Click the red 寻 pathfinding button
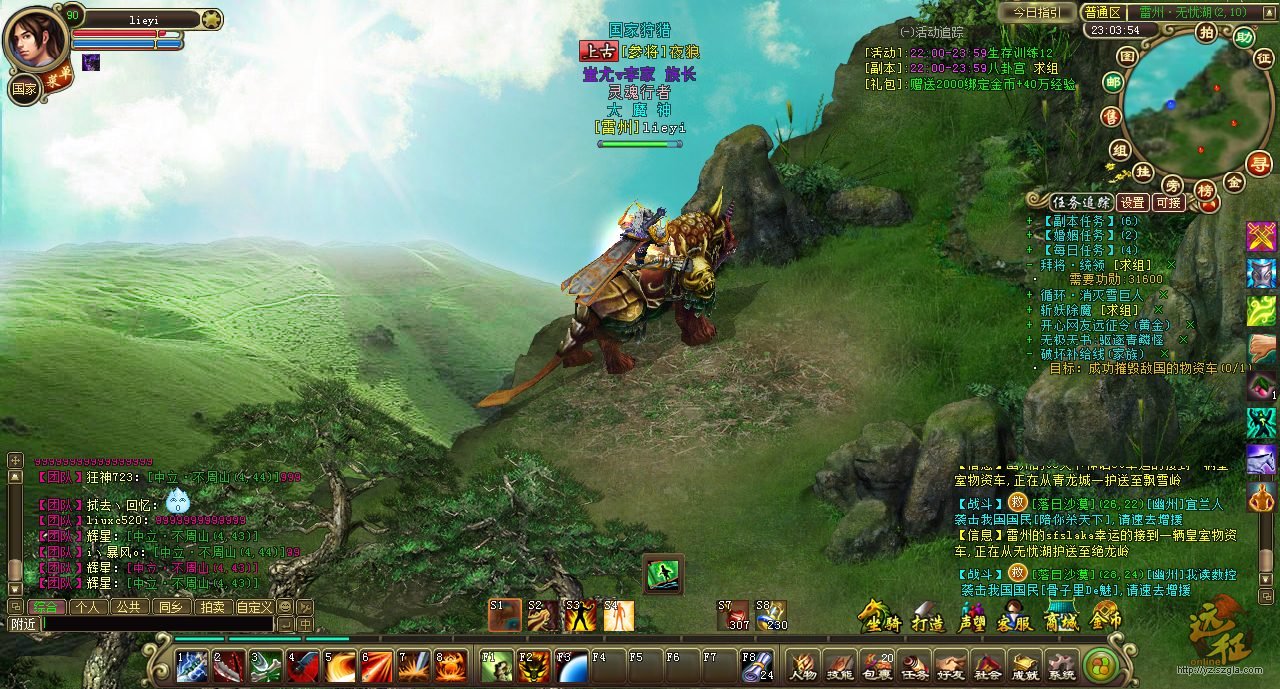1280x689 pixels. click(x=1259, y=164)
